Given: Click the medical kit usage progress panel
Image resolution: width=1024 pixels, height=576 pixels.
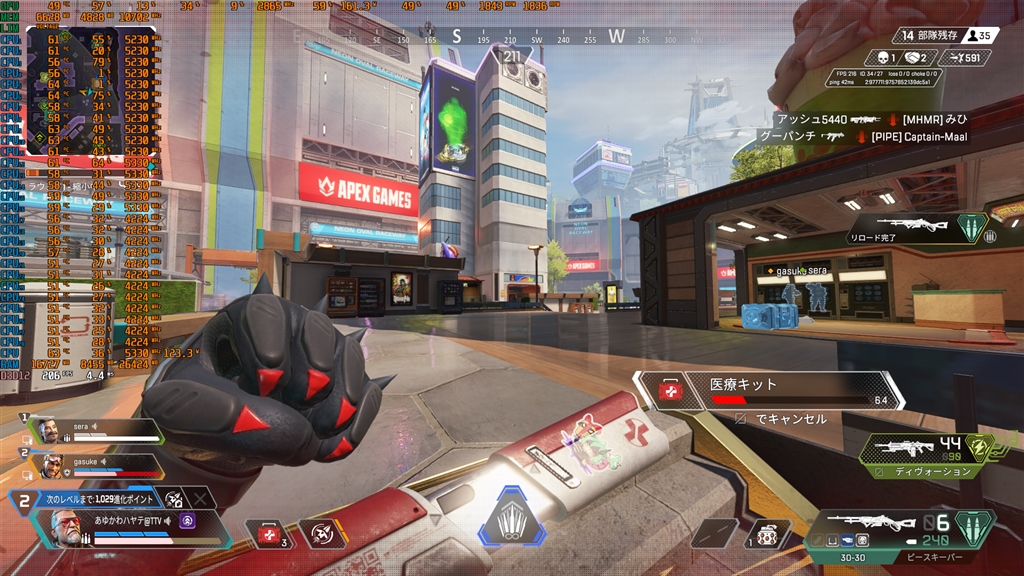Looking at the screenshot, I should tap(770, 391).
